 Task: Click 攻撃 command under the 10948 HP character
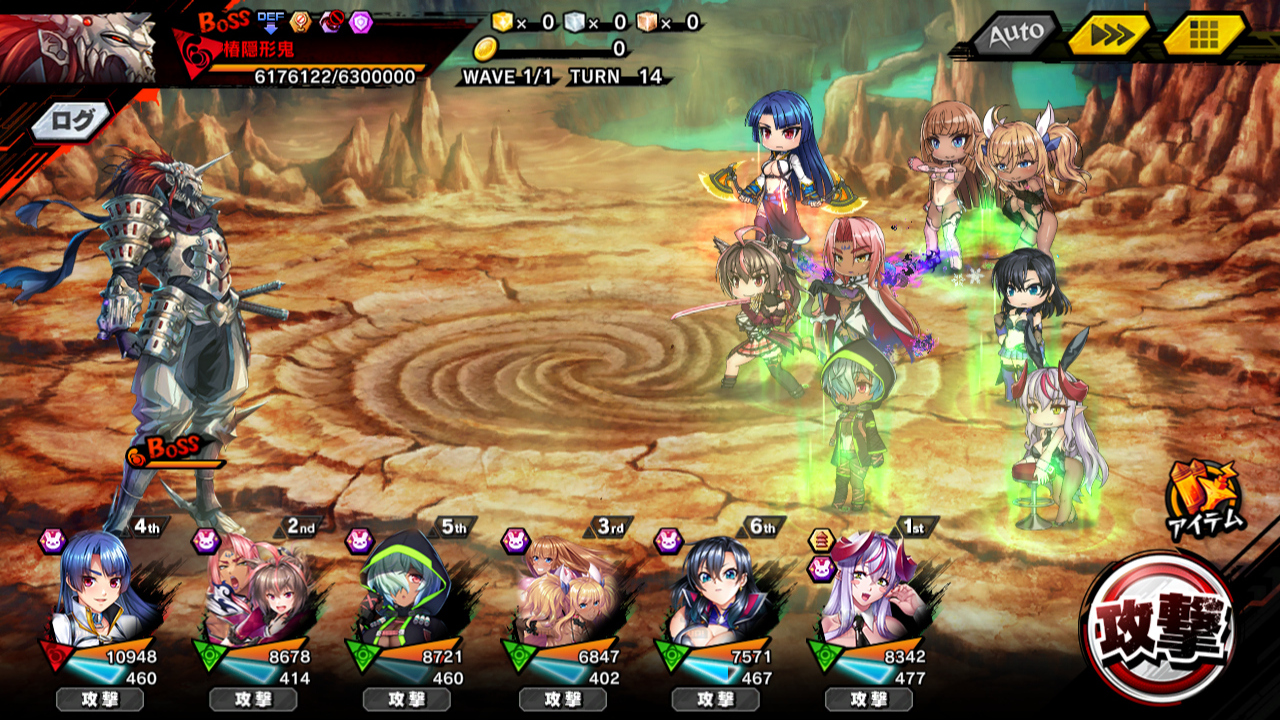(x=100, y=699)
